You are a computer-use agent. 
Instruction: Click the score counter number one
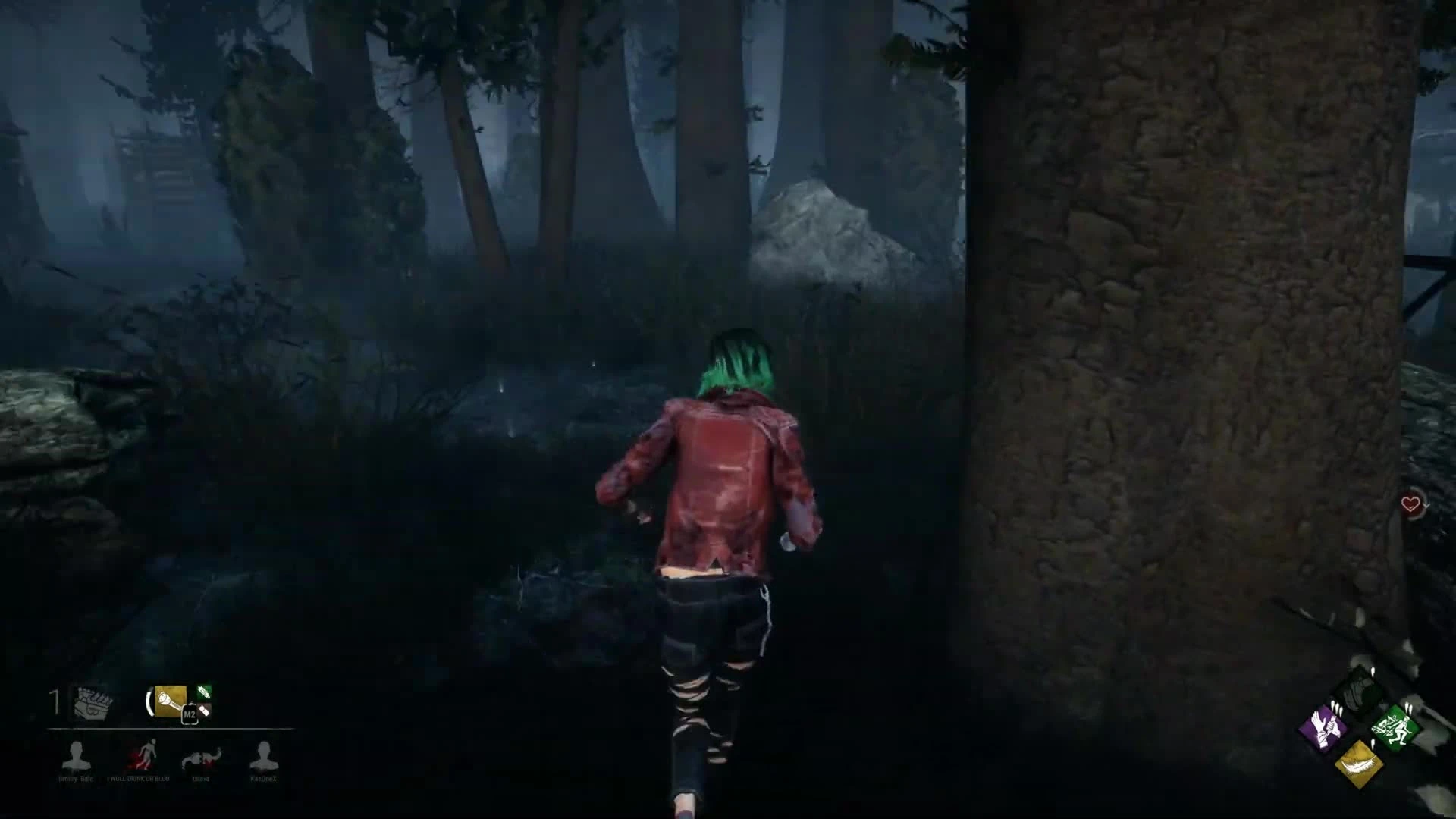pos(54,698)
